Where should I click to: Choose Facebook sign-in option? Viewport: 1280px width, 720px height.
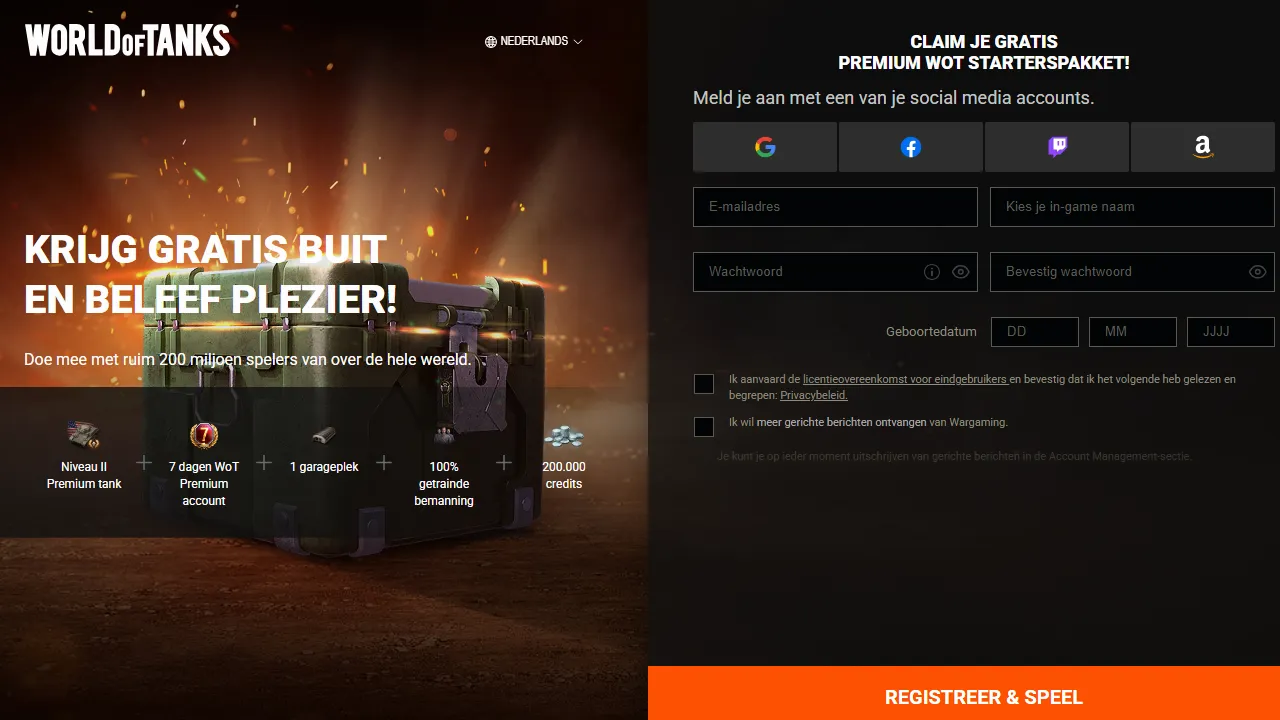(x=910, y=147)
